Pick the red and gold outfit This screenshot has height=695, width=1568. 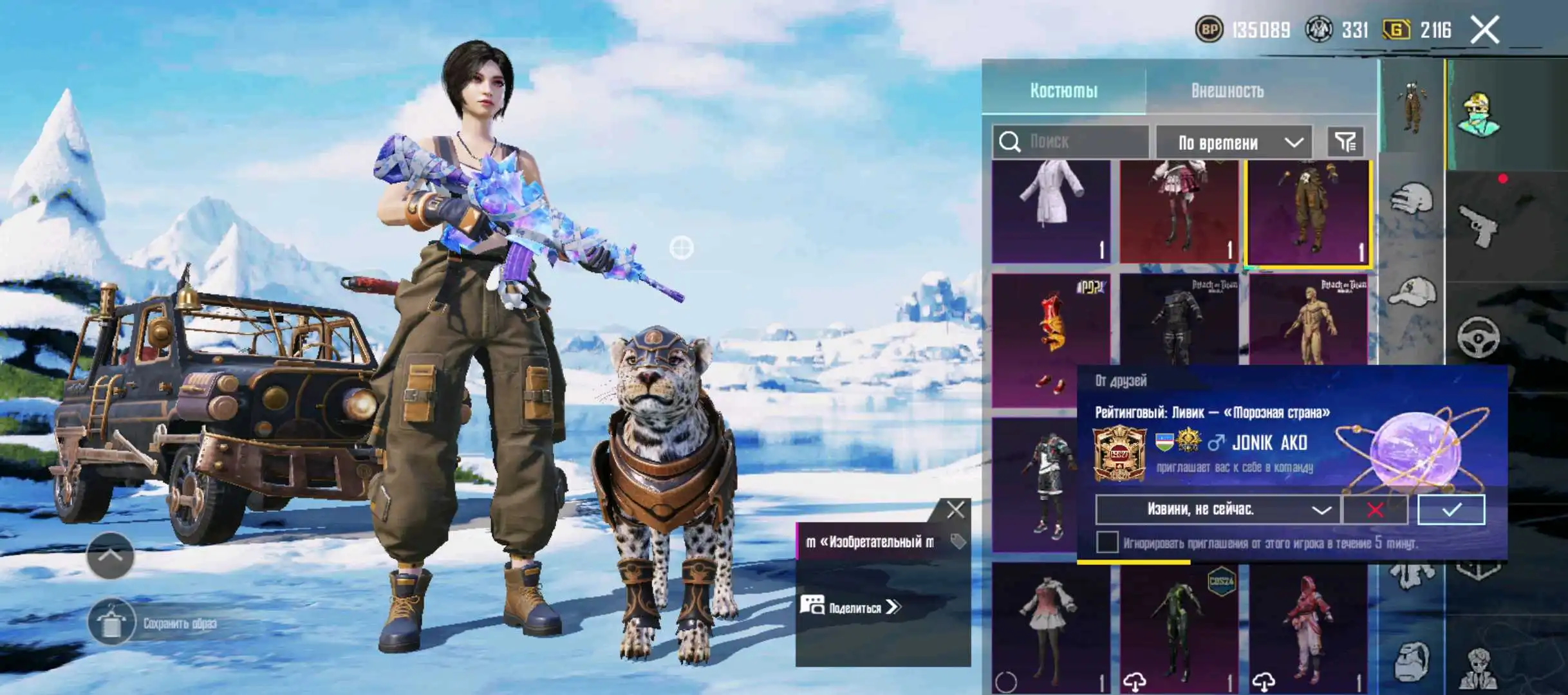point(1051,340)
